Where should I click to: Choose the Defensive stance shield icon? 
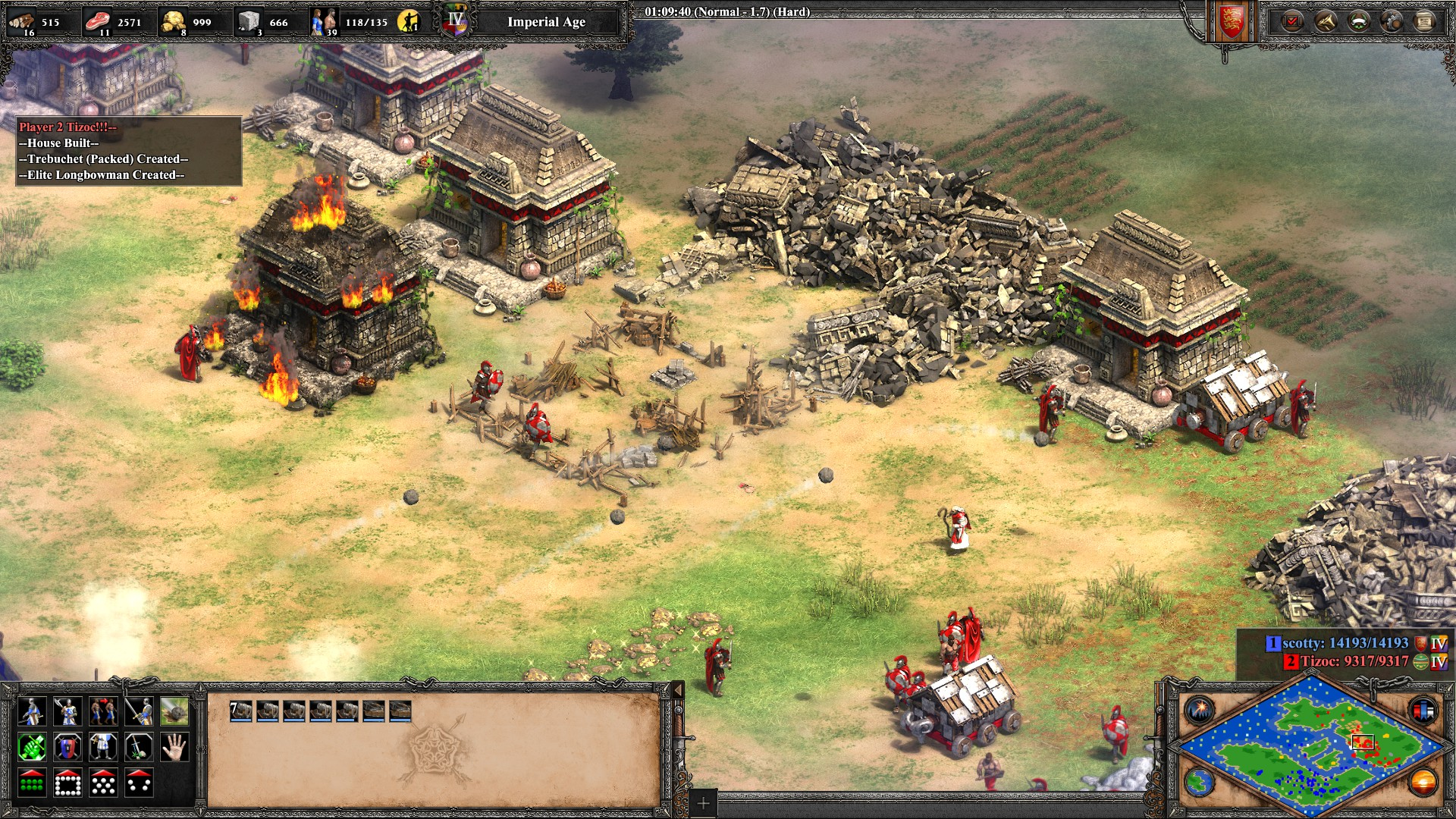[67, 748]
